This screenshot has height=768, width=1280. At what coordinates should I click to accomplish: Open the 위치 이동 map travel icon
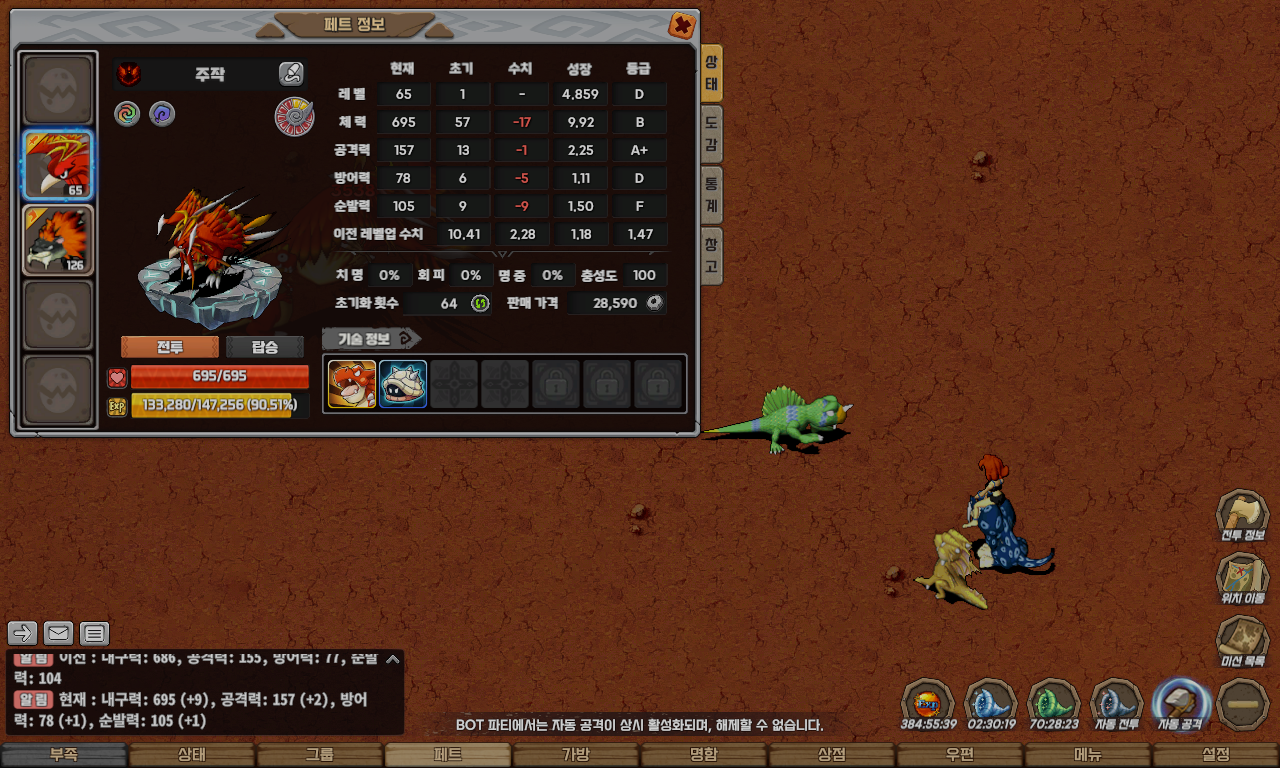[x=1242, y=579]
